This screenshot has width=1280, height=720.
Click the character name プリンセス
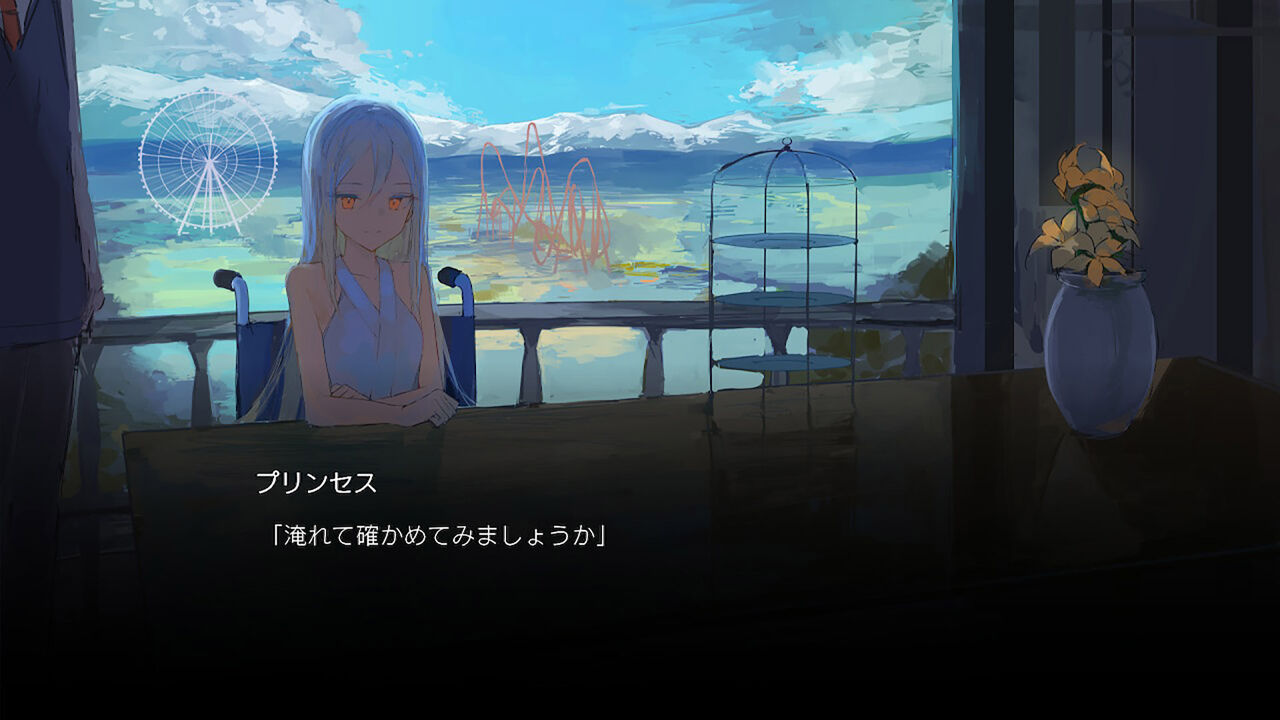[318, 483]
